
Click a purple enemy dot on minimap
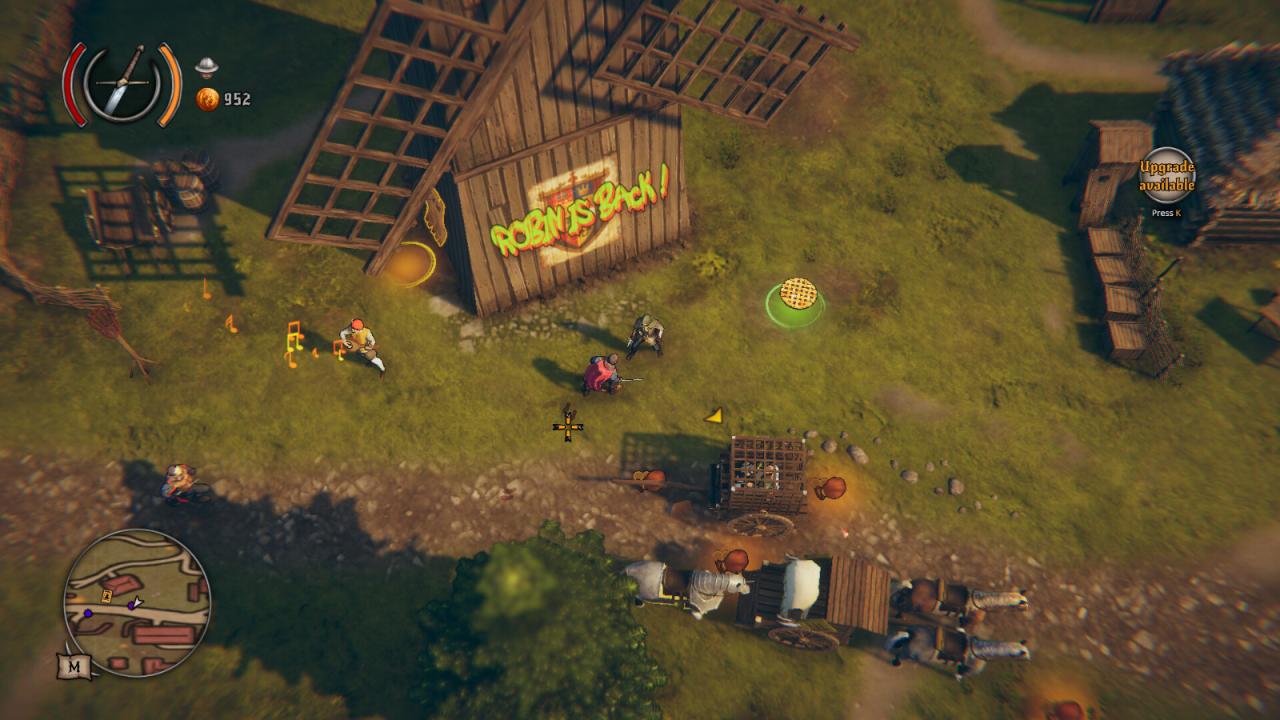coord(88,613)
